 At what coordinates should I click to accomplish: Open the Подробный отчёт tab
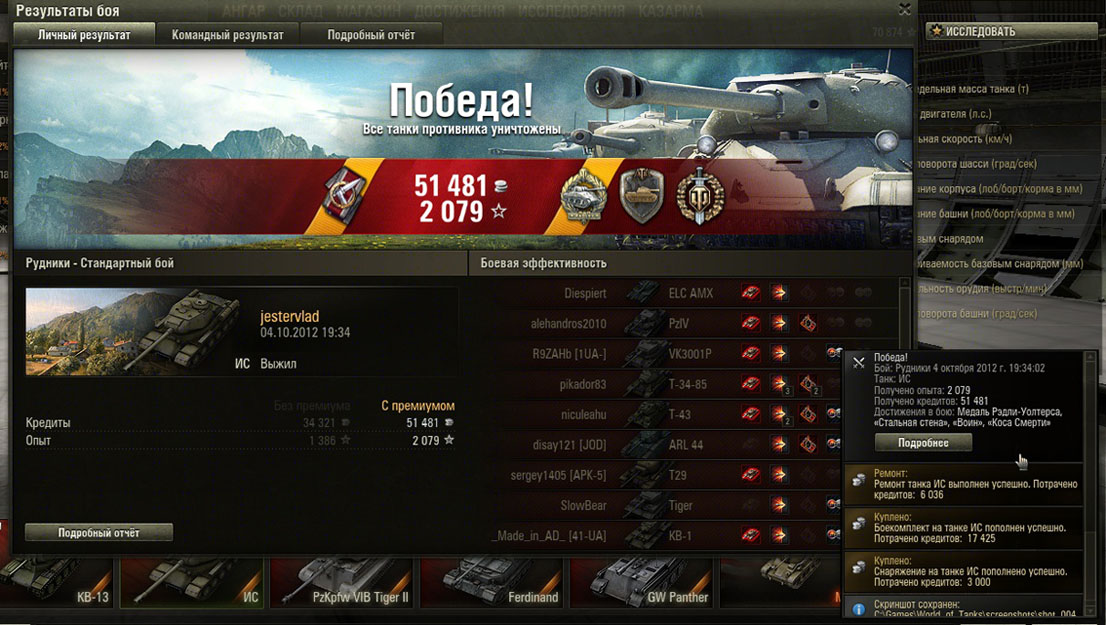click(371, 34)
